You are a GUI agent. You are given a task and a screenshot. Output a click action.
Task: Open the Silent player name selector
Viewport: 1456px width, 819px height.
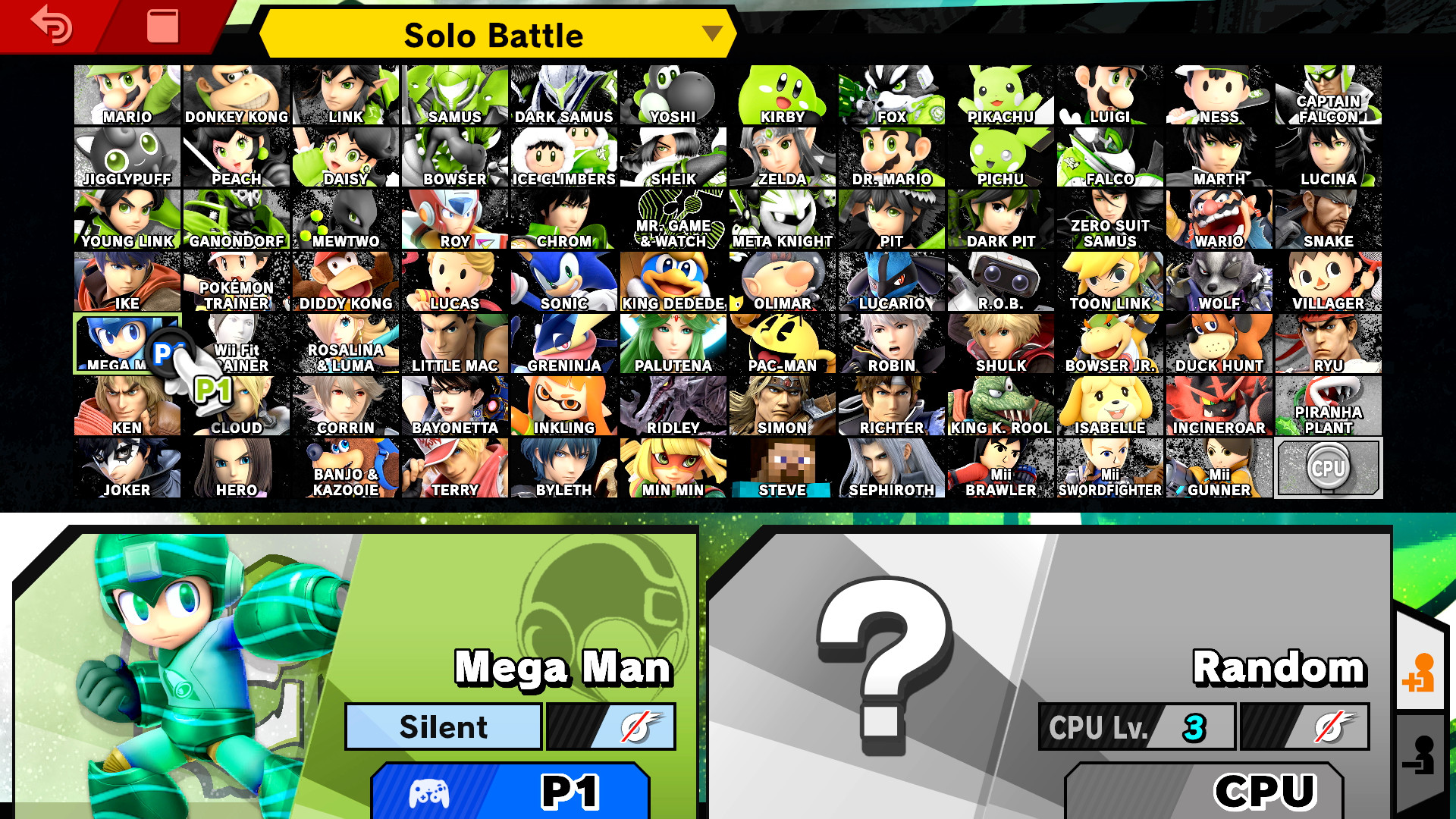[x=442, y=726]
